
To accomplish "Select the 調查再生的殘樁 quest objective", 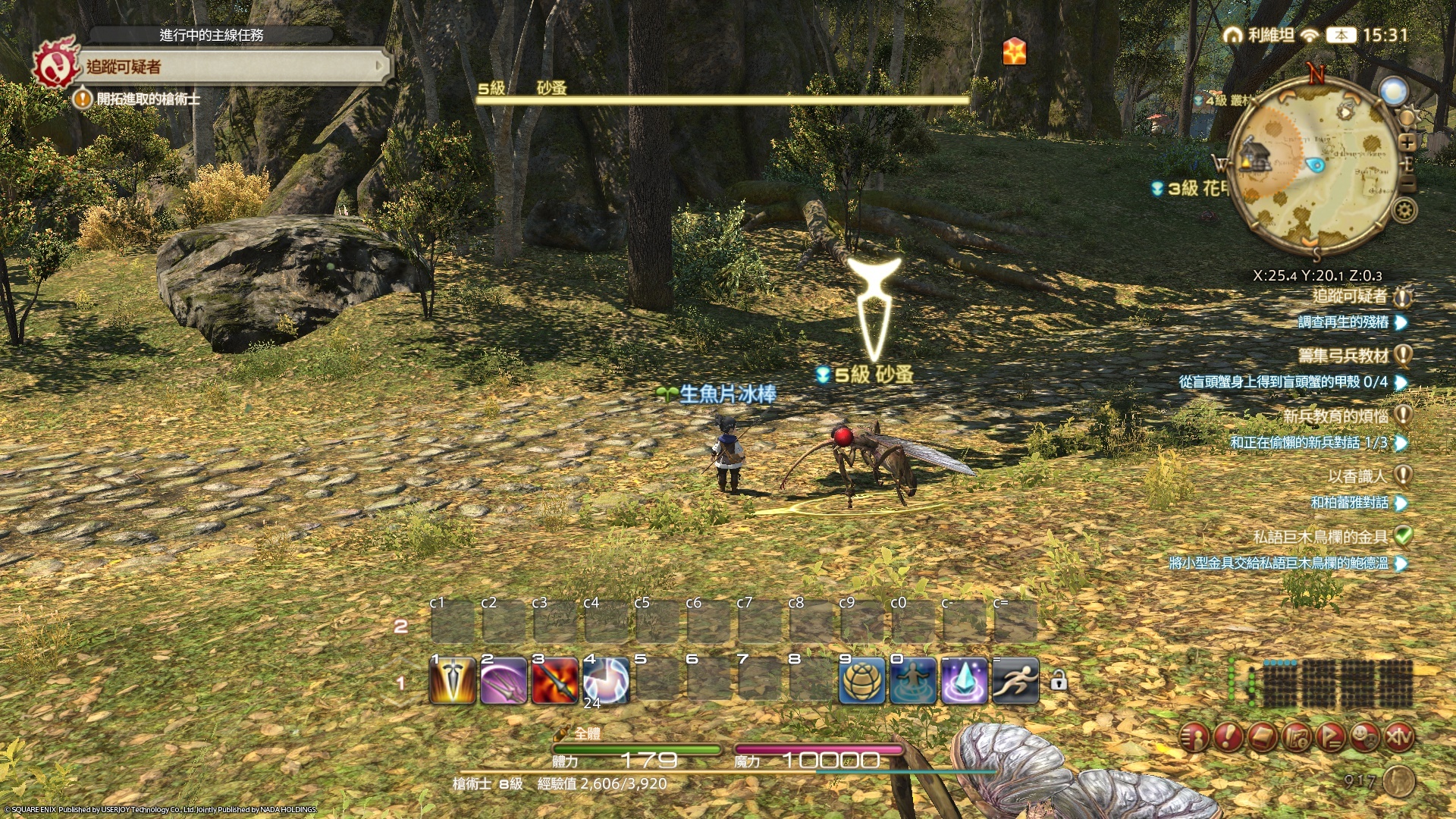I will click(1343, 322).
